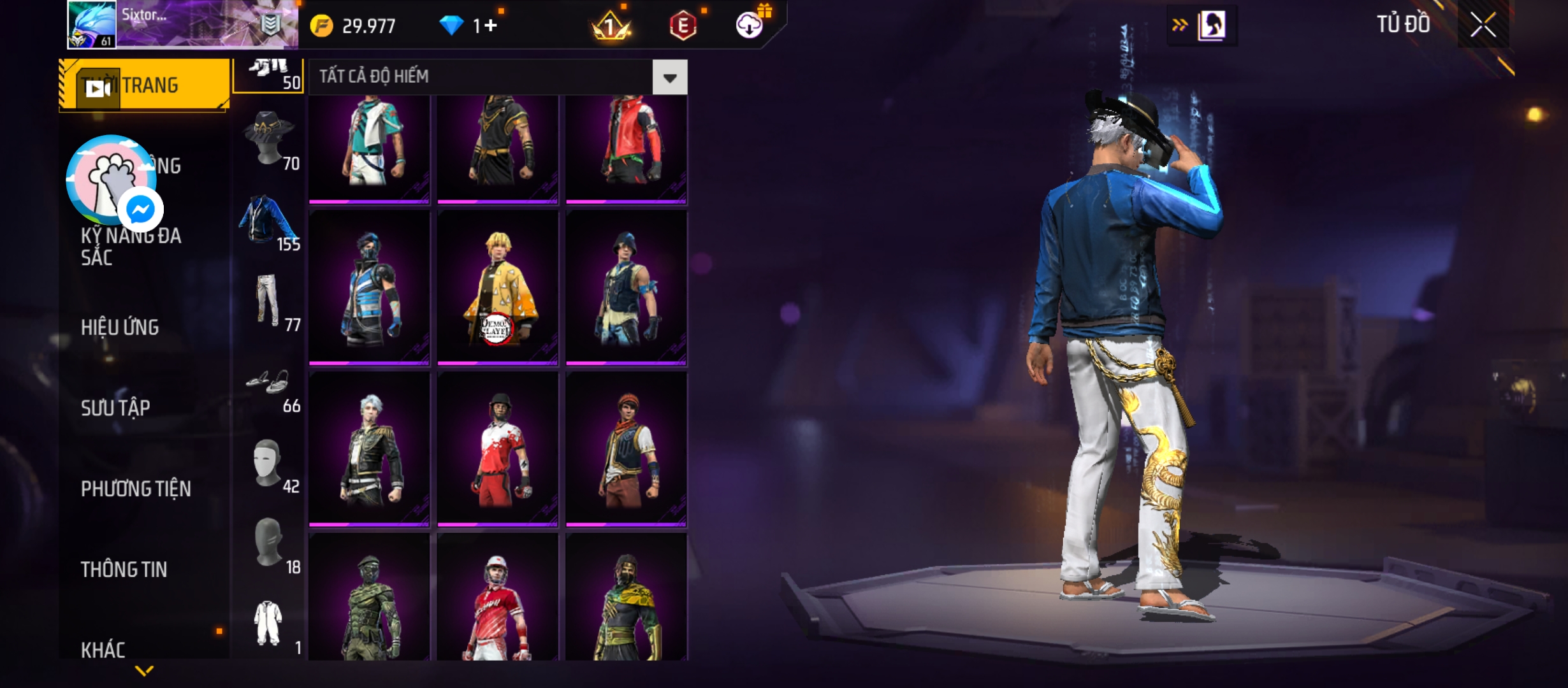
Task: Choose the Kỹ Năng Đa Sắc tab
Action: point(131,247)
